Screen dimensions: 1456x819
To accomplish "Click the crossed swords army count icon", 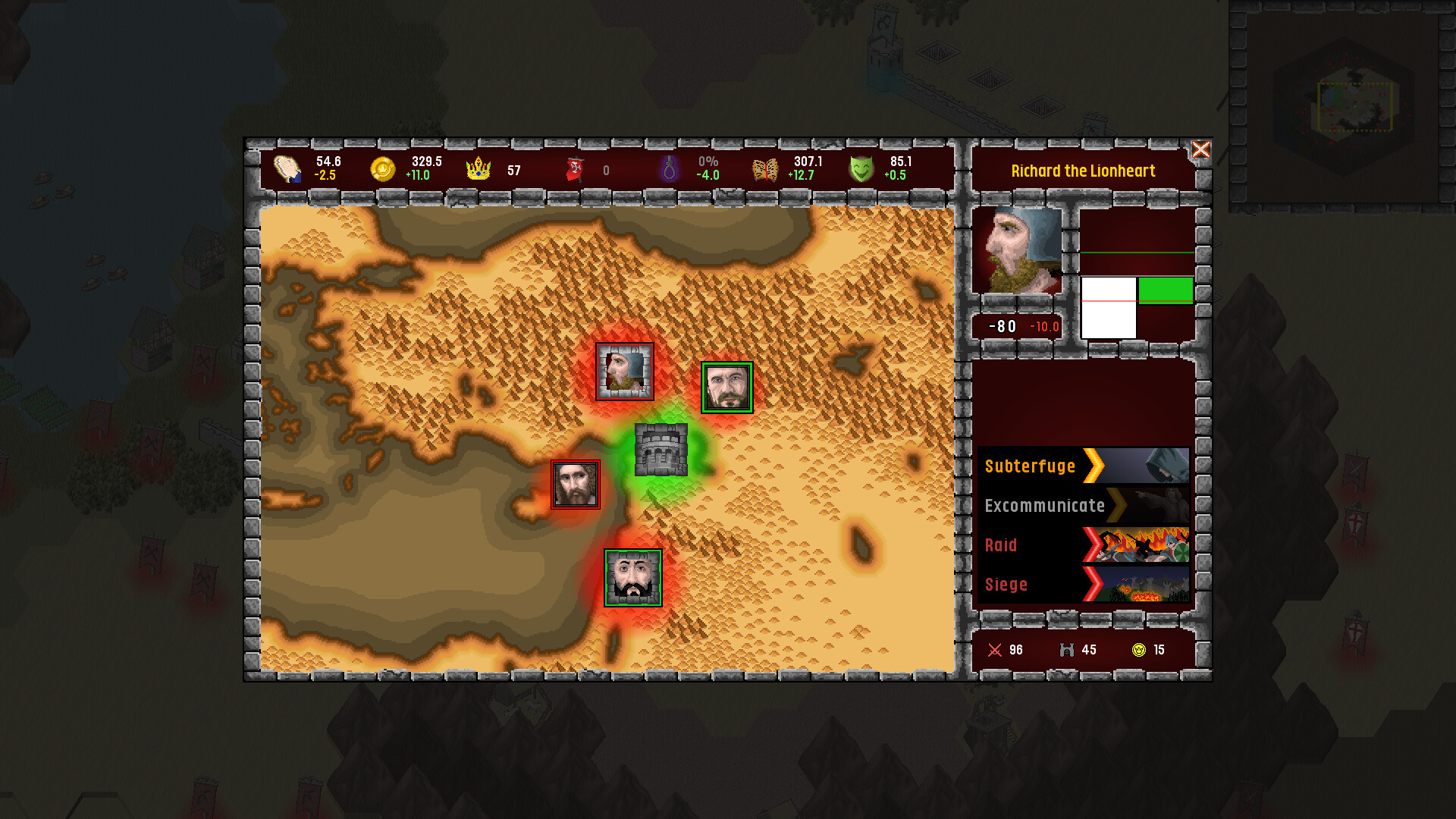I will [x=993, y=650].
